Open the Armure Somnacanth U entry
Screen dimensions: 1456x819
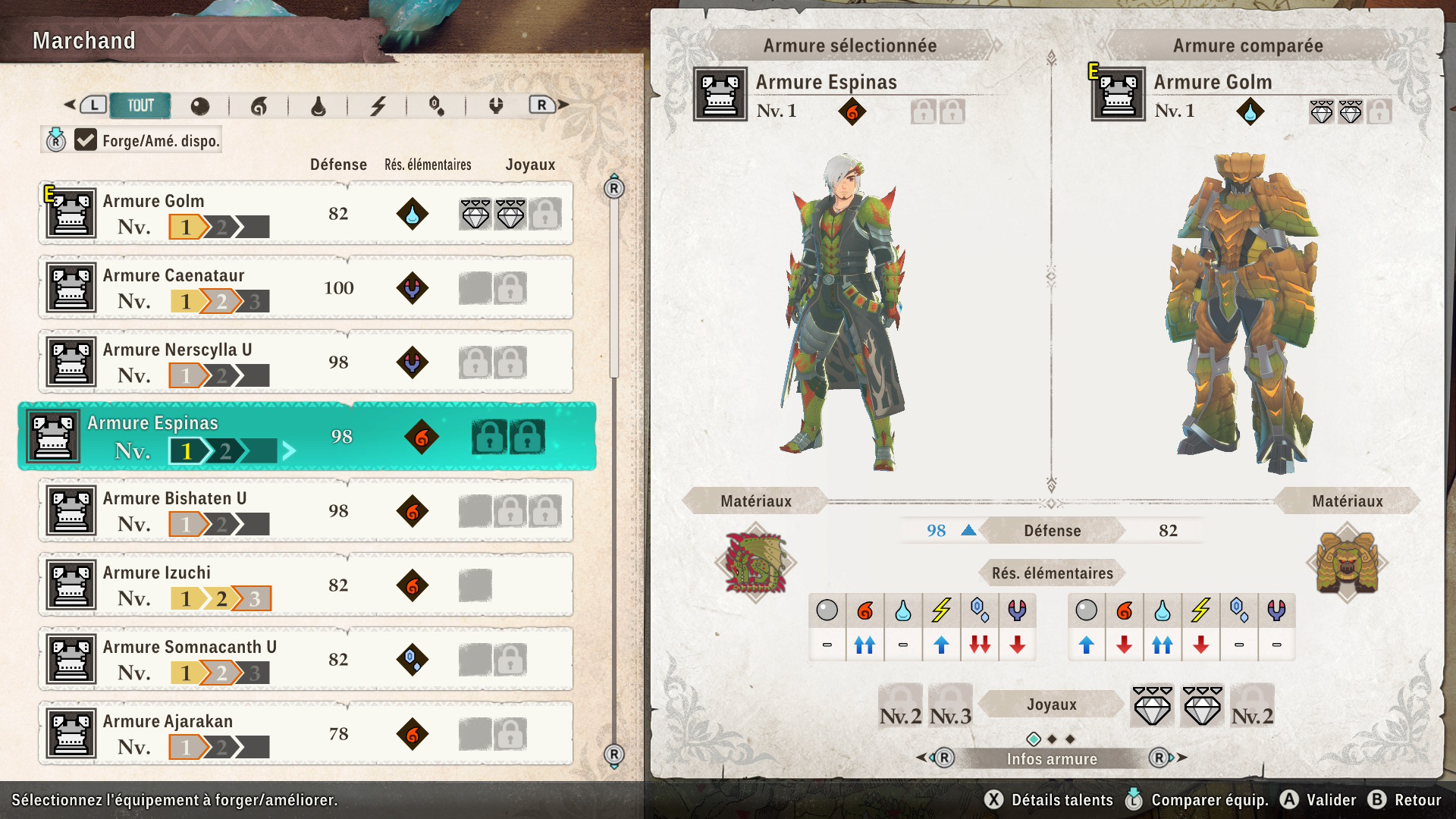[306, 660]
